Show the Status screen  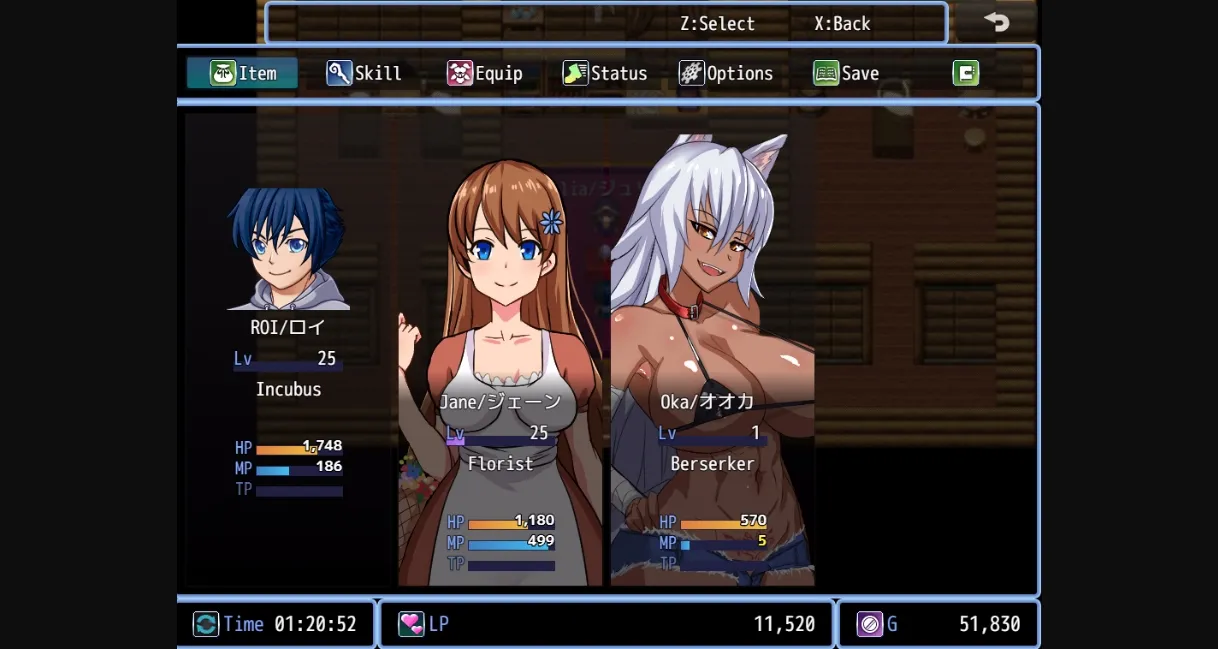click(605, 73)
